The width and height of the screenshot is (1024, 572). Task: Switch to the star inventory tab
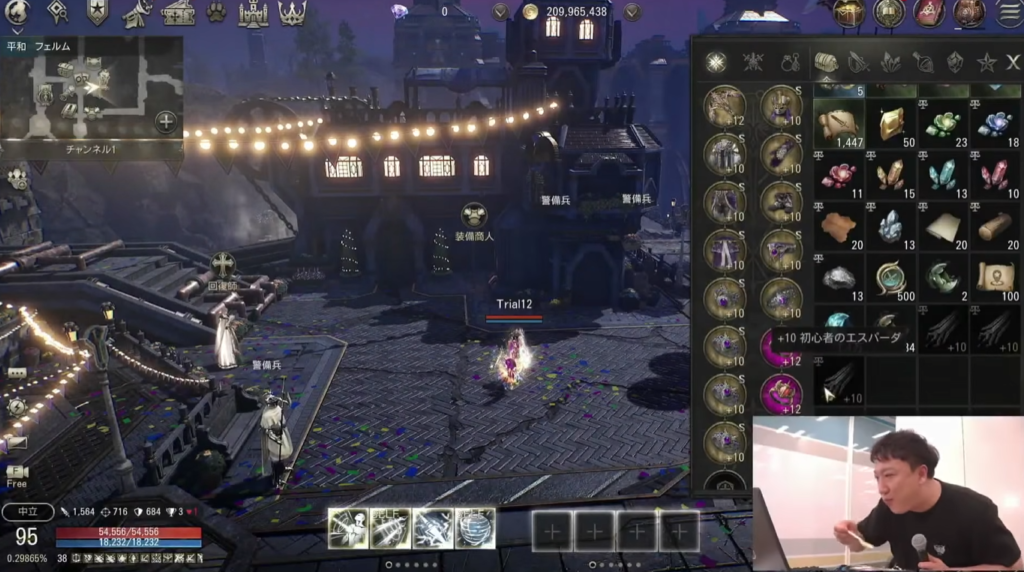tap(987, 62)
